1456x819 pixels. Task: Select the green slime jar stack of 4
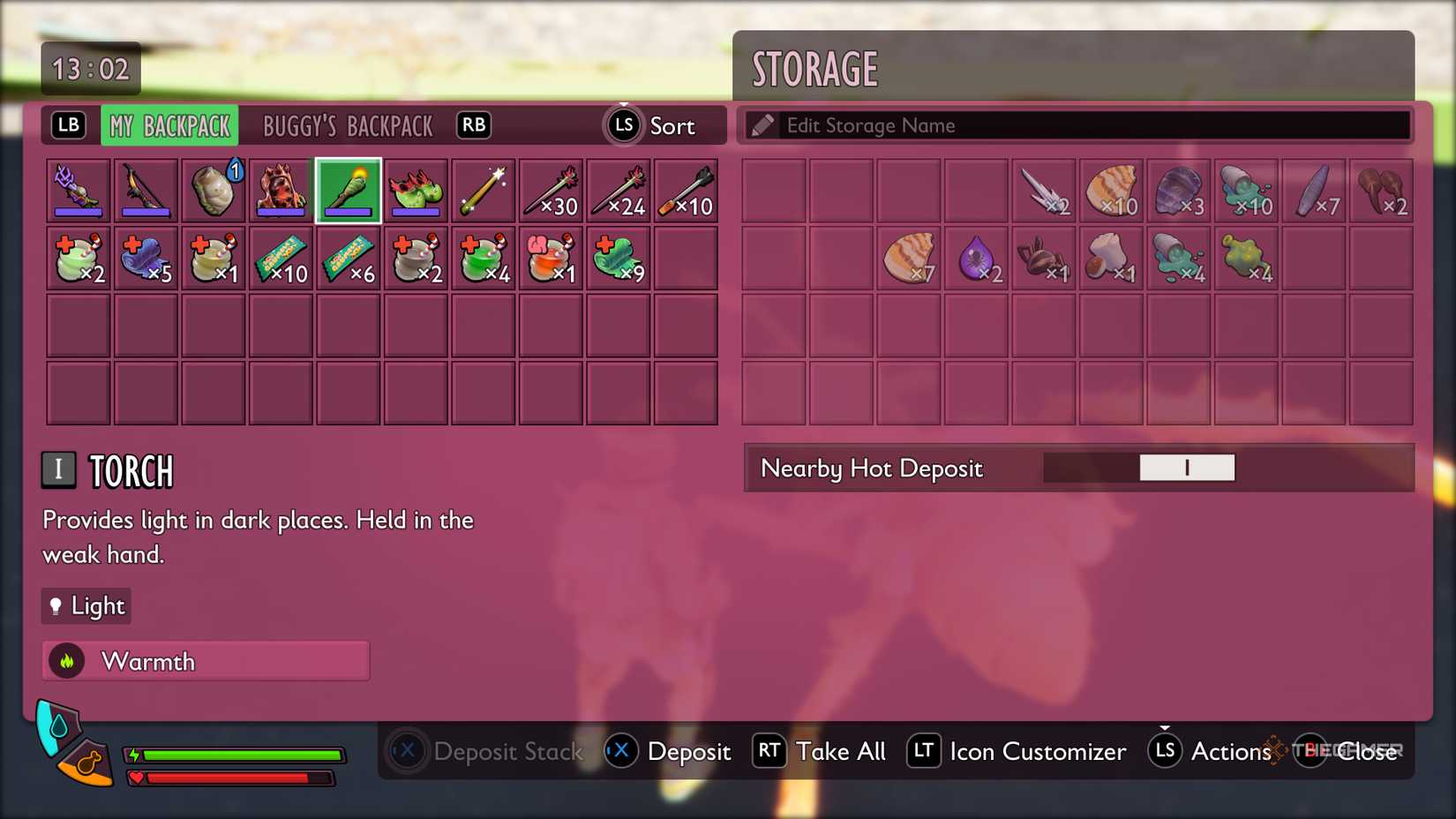click(x=1180, y=258)
